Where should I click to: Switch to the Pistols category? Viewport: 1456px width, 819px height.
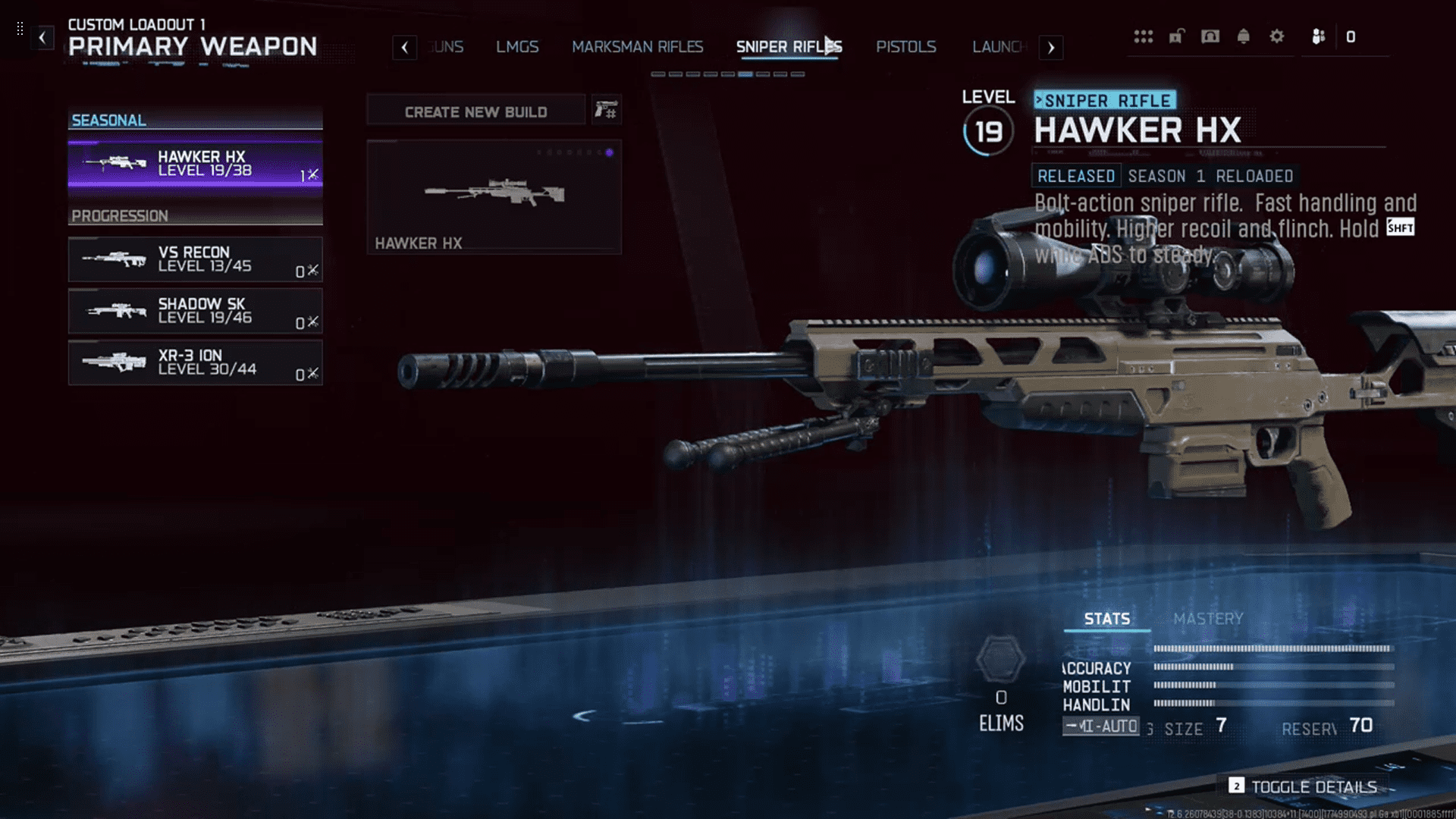click(905, 47)
